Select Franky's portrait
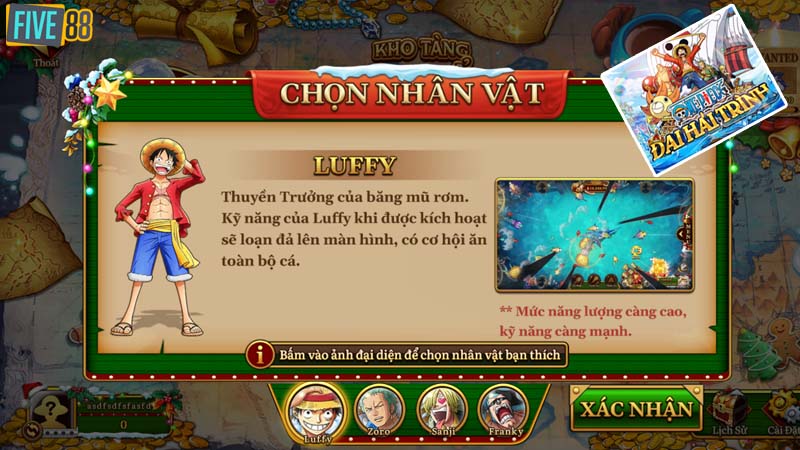 click(501, 407)
